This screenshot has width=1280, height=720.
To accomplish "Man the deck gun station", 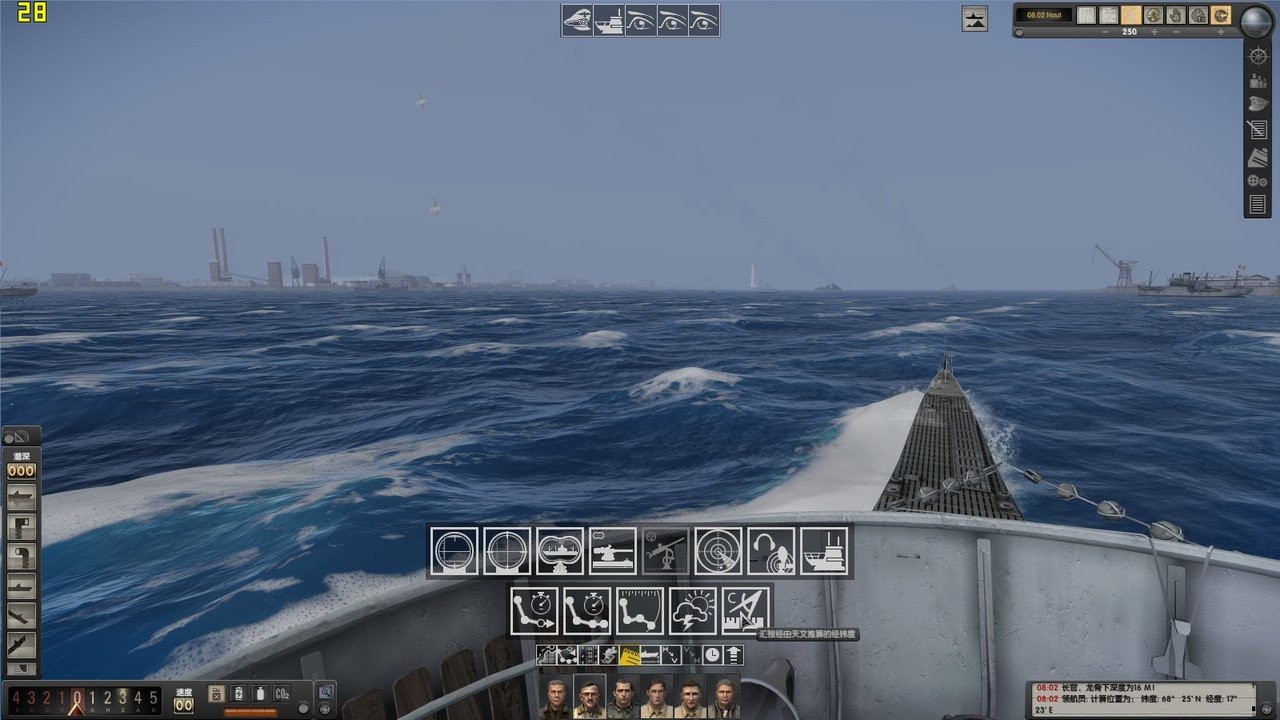I will pyautogui.click(x=613, y=551).
